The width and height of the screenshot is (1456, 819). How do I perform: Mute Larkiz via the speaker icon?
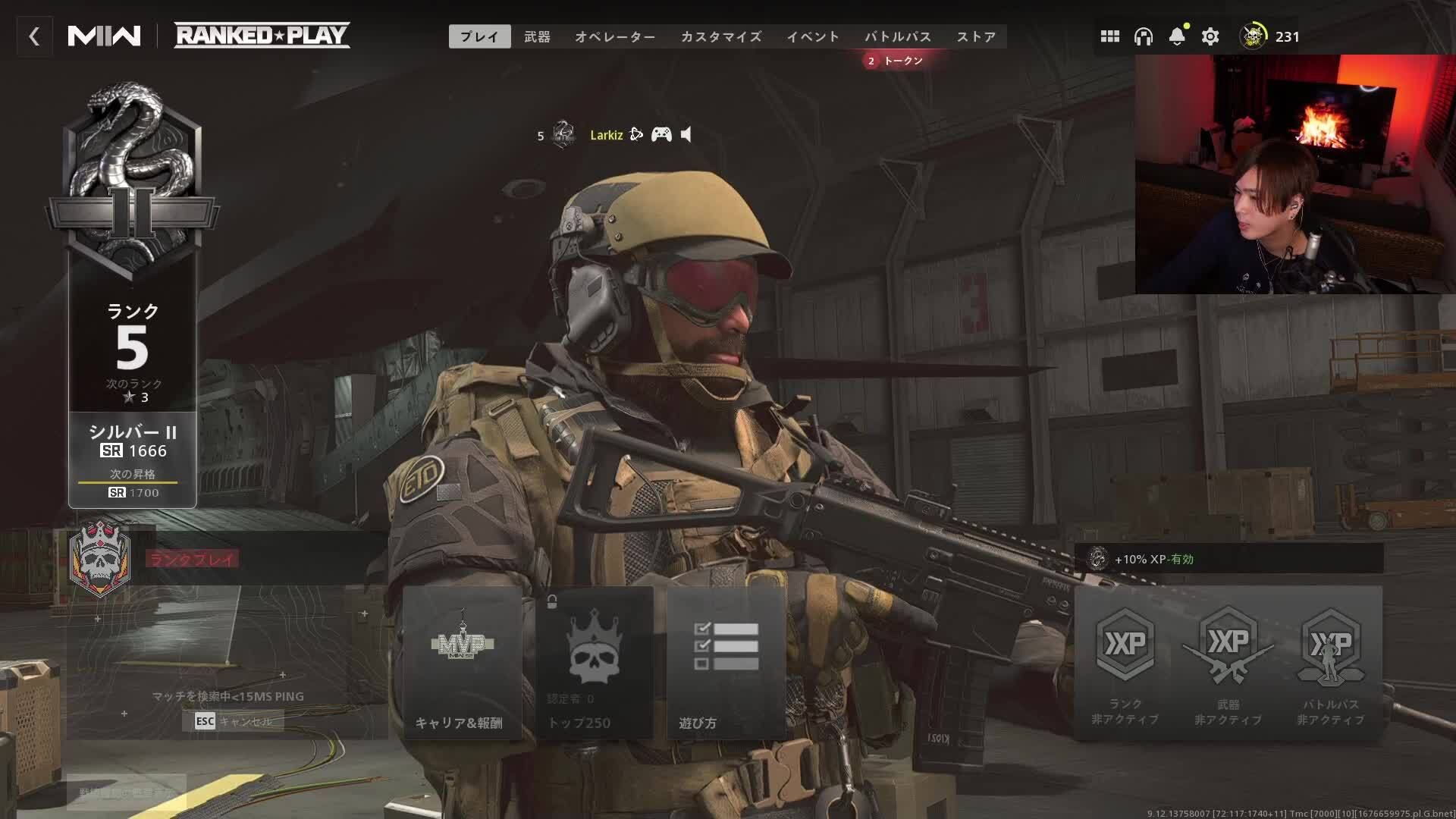tap(685, 134)
